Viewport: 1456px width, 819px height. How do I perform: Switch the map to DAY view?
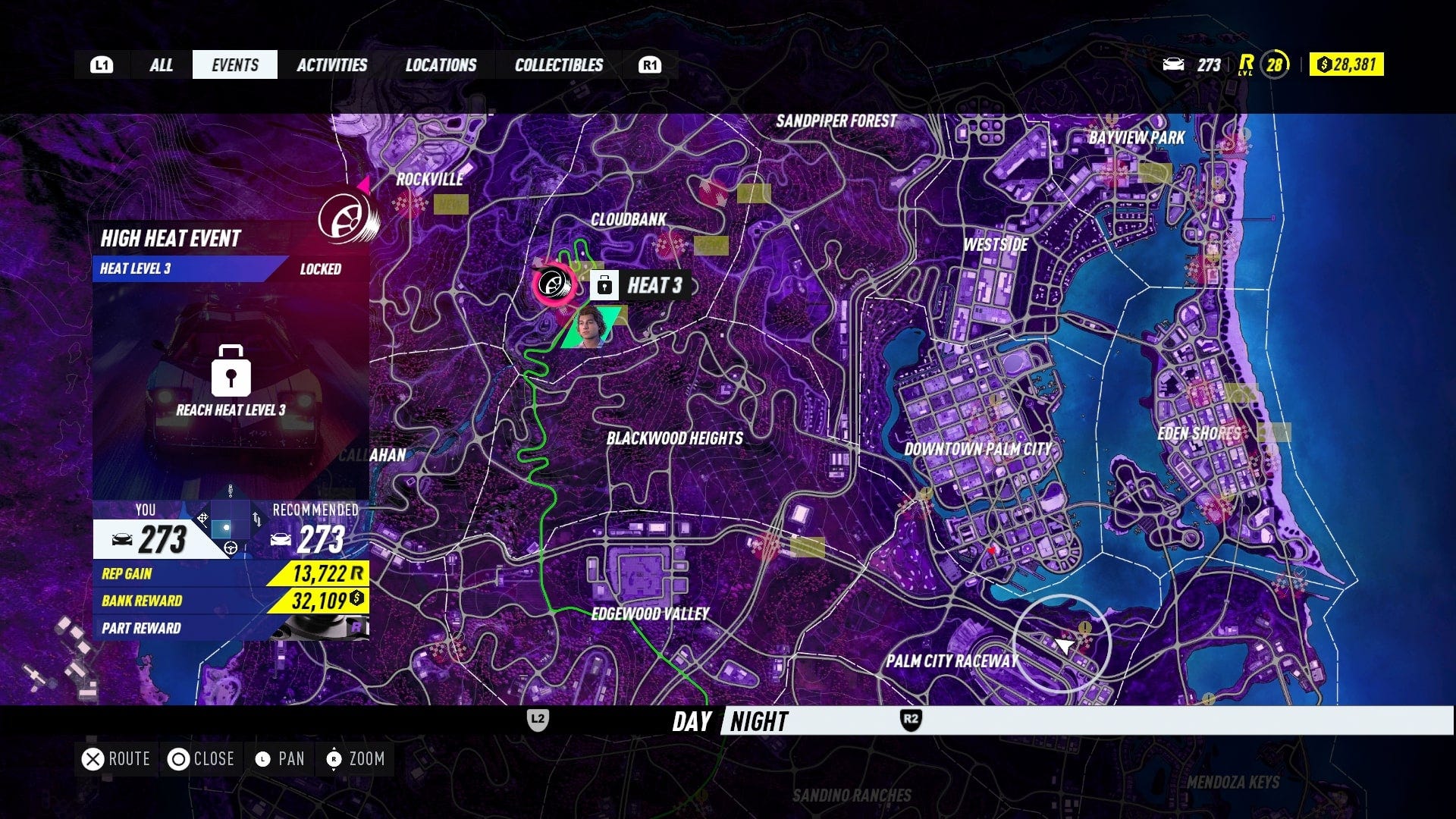pos(691,722)
